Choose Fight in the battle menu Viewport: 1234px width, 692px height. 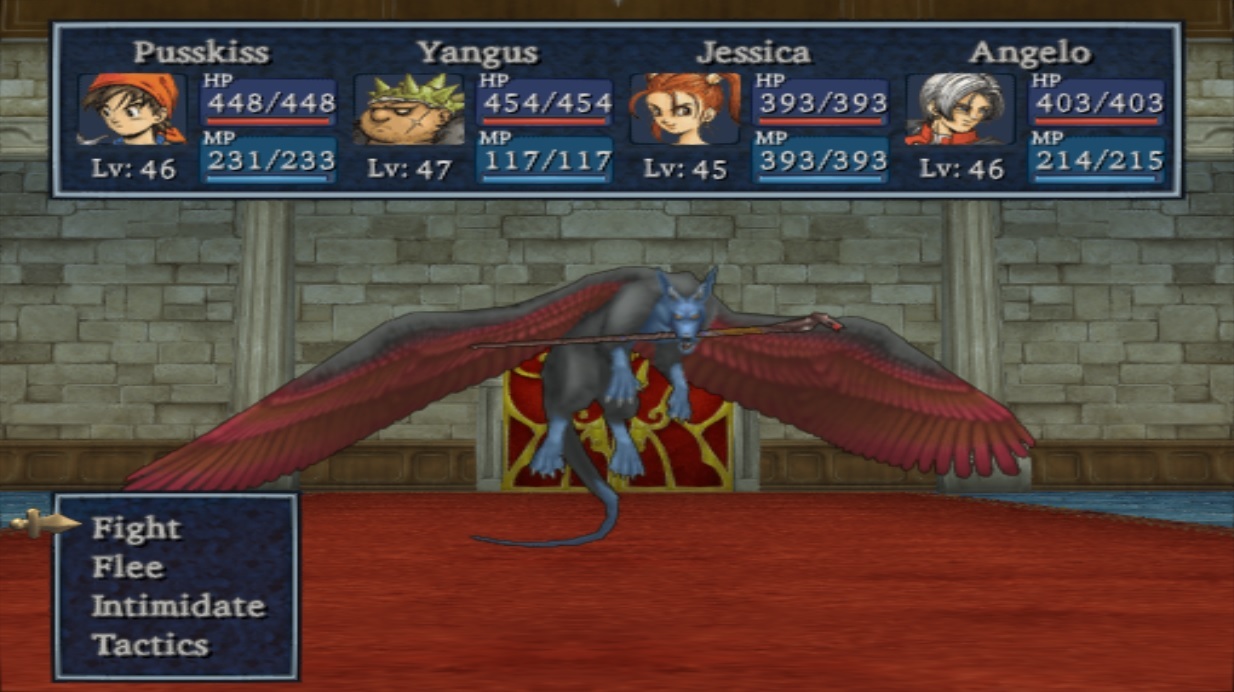click(136, 528)
